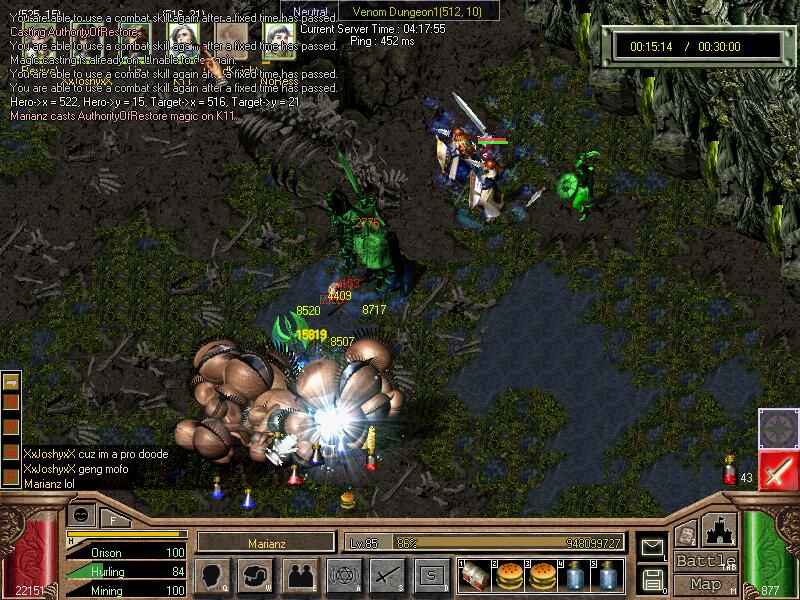Toggle the Battle mode button
800x600 pixels.
[x=706, y=561]
